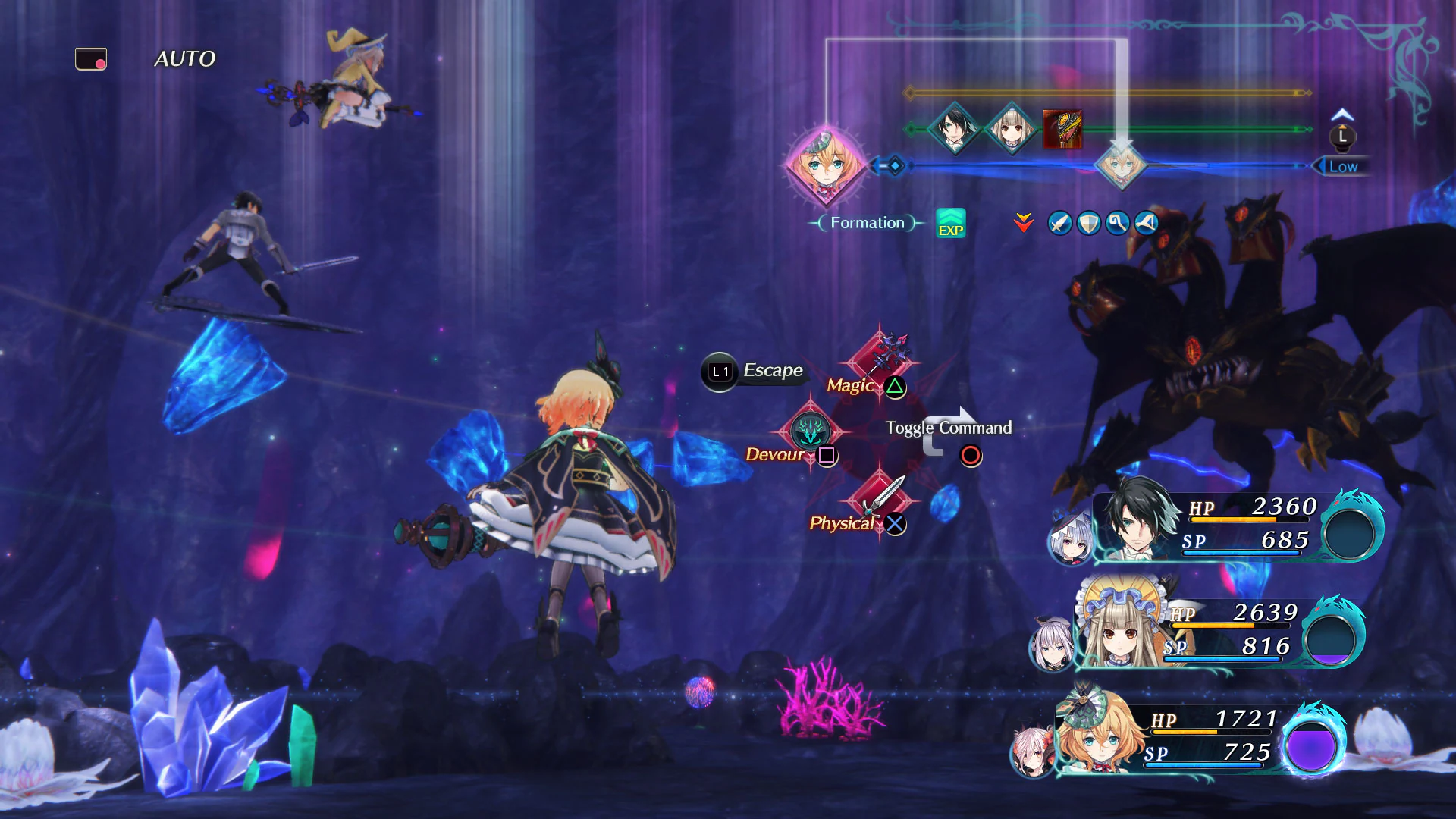1456x819 pixels.
Task: Click the shield defense stance icon
Action: pyautogui.click(x=1087, y=223)
